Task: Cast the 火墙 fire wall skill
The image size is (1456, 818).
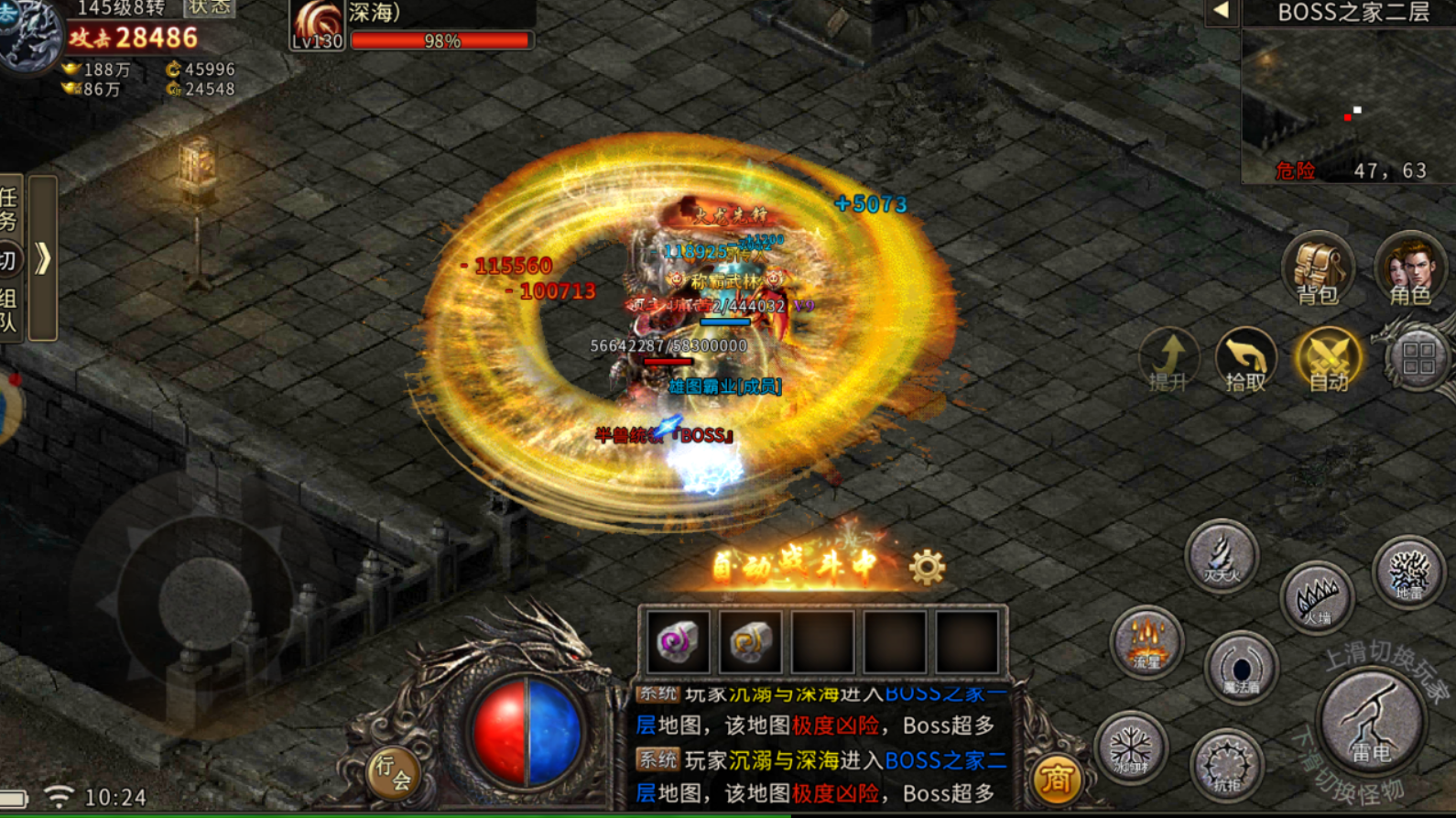Action: click(1317, 598)
